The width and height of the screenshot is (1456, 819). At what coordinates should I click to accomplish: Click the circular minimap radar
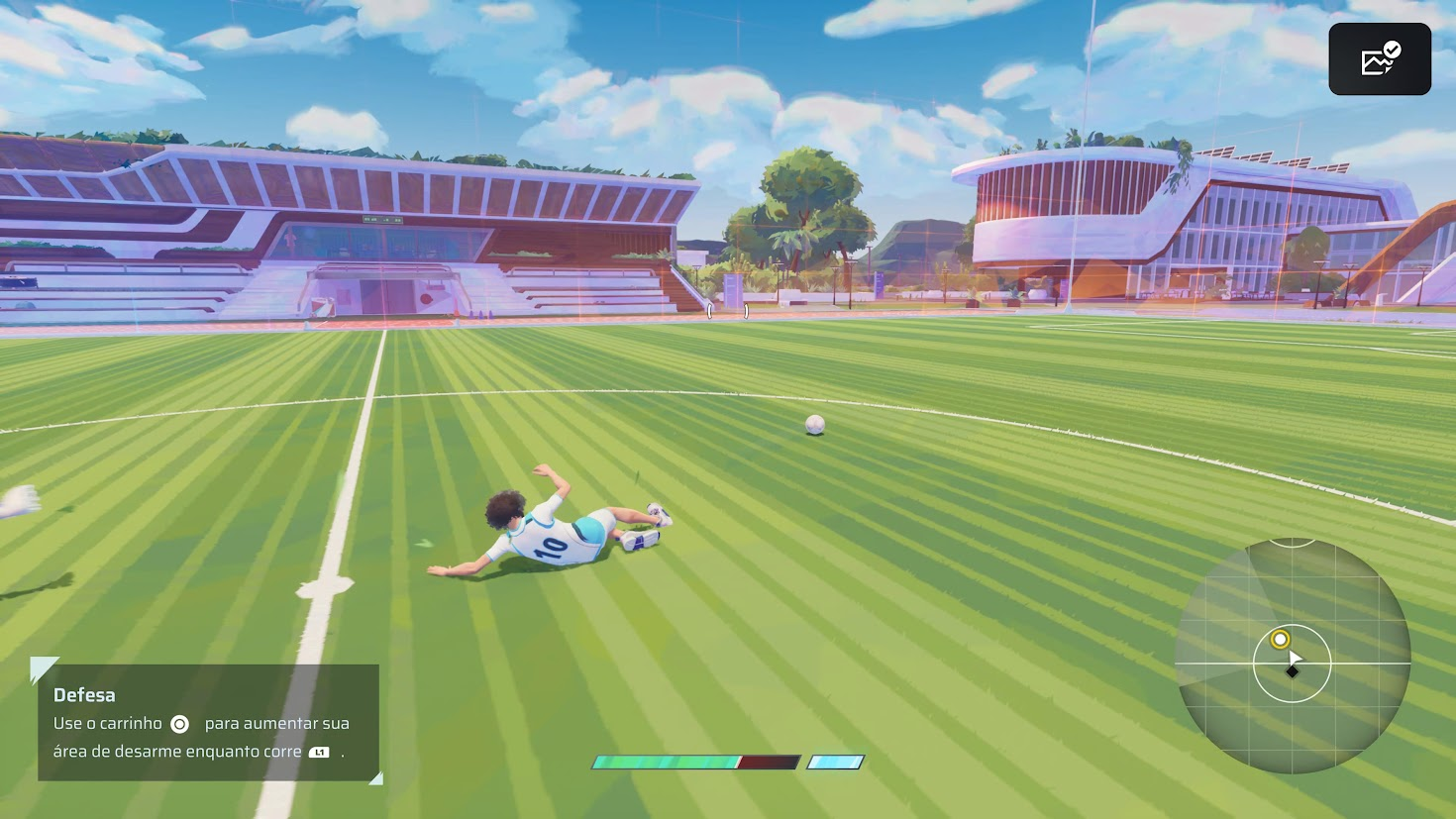[1293, 656]
